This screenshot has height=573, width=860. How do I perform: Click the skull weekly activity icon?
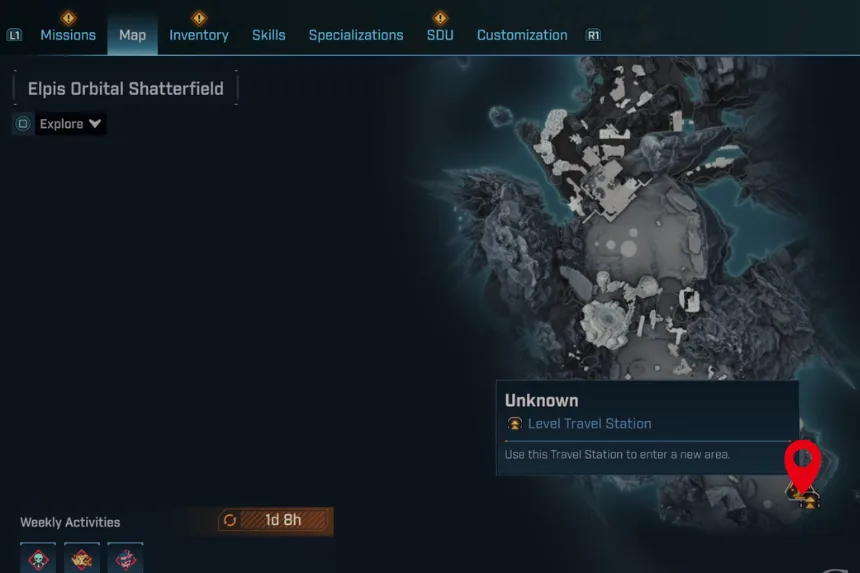pyautogui.click(x=38, y=559)
